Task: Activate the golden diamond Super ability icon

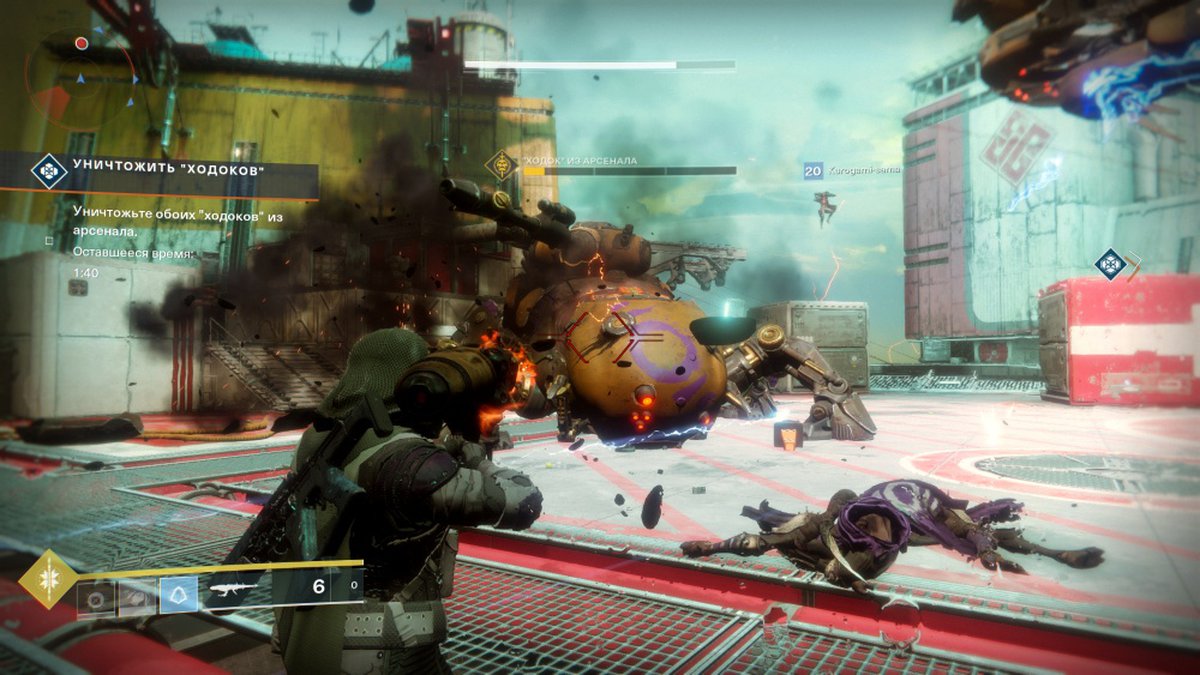Action: pyautogui.click(x=47, y=578)
